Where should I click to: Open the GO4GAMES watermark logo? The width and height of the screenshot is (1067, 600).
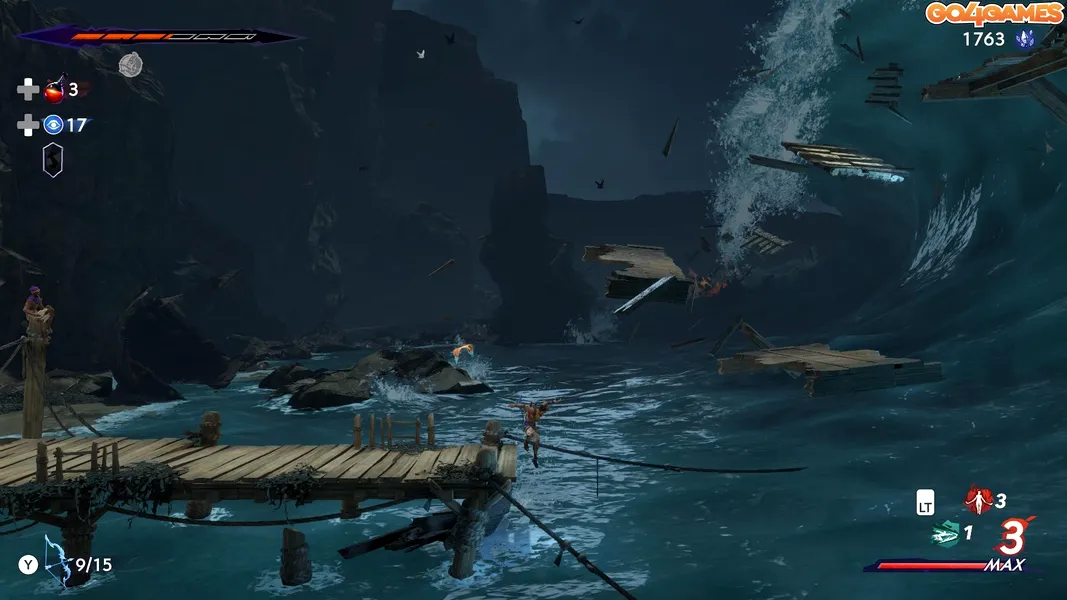pyautogui.click(x=994, y=13)
